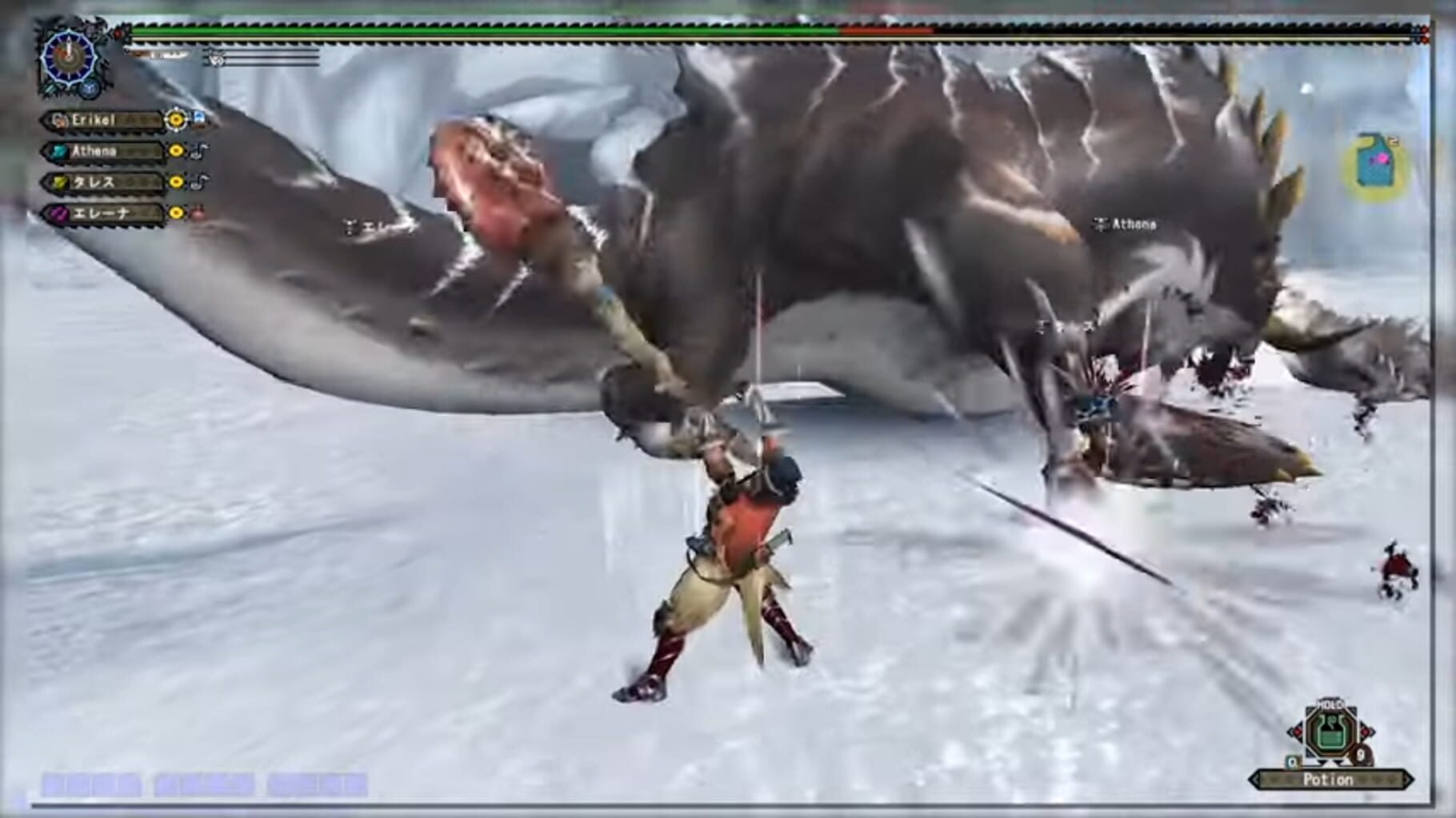Toggle the target crosshair next to Erikel
This screenshot has height=818, width=1456.
click(x=176, y=120)
